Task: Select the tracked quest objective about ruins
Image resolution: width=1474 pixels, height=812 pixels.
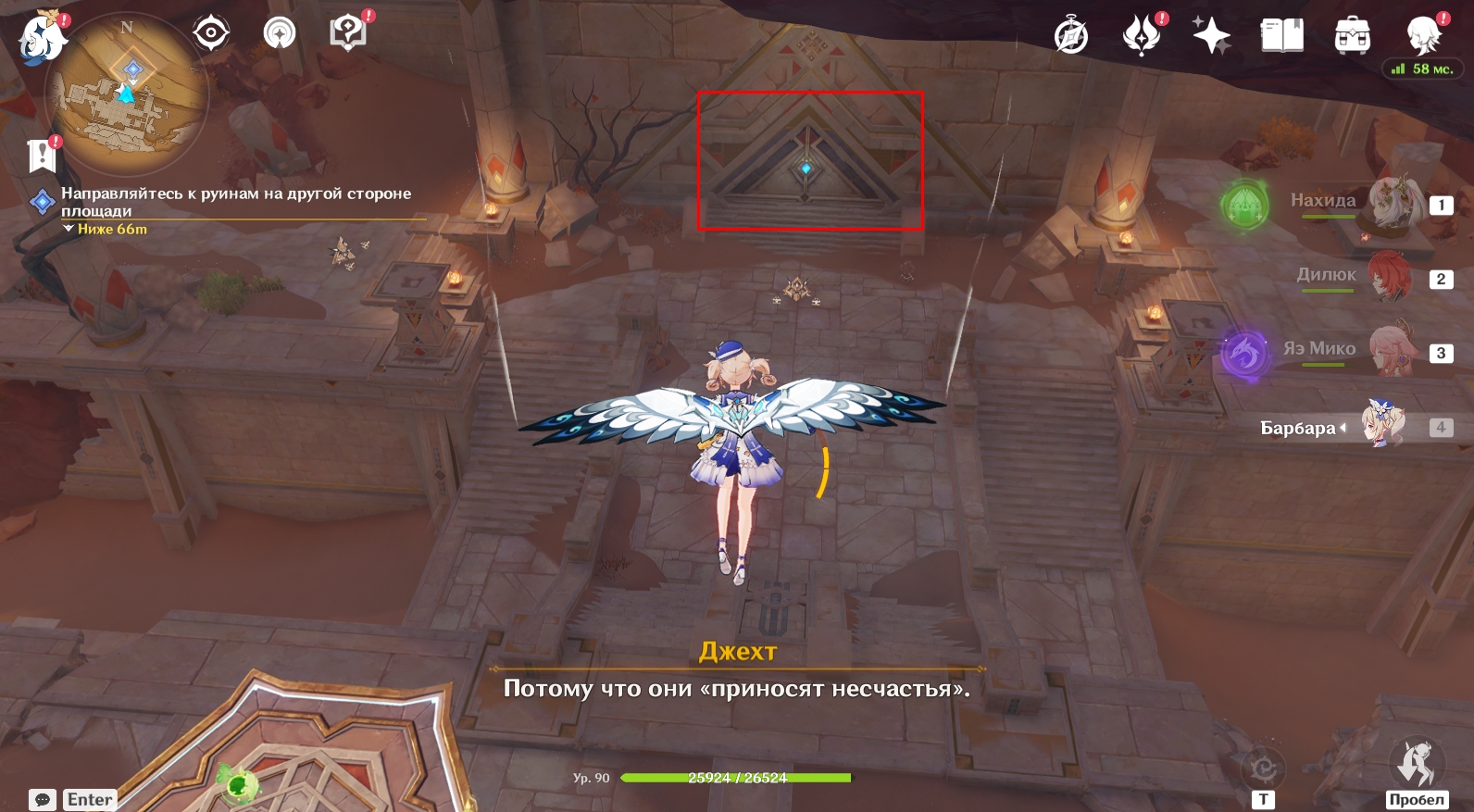Action: 235,202
